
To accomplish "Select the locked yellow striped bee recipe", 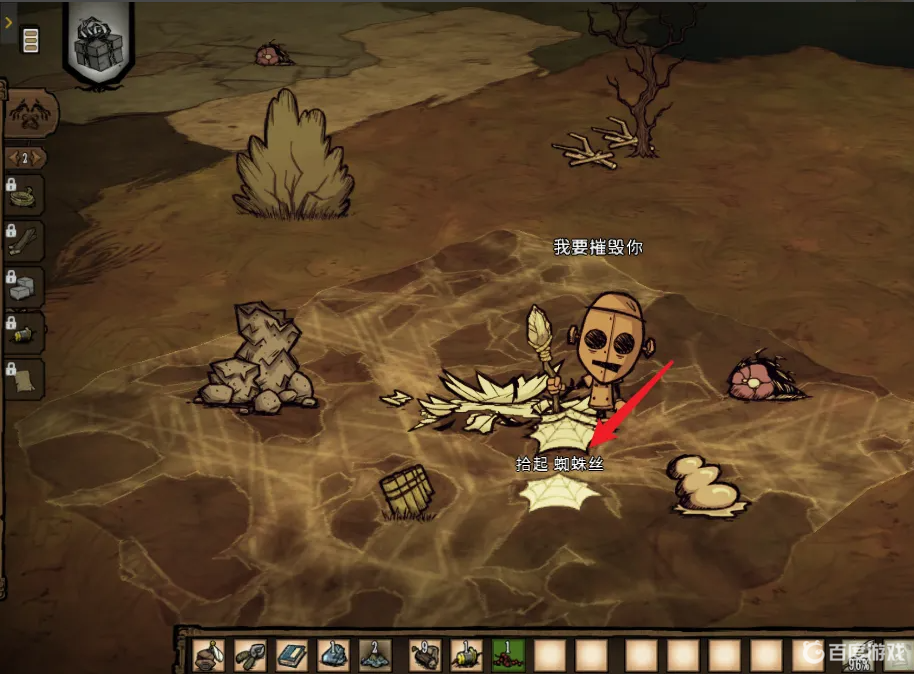I will (25, 333).
